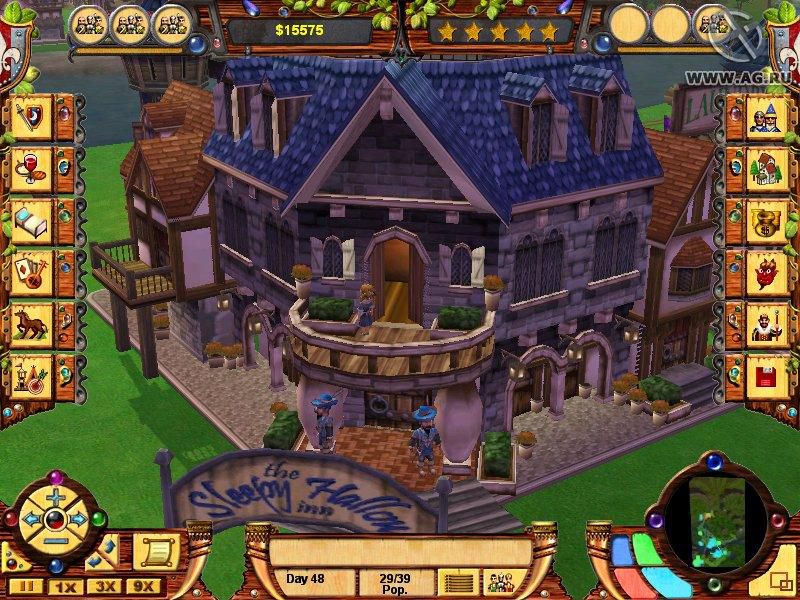Set game speed to 9X

pos(143,586)
